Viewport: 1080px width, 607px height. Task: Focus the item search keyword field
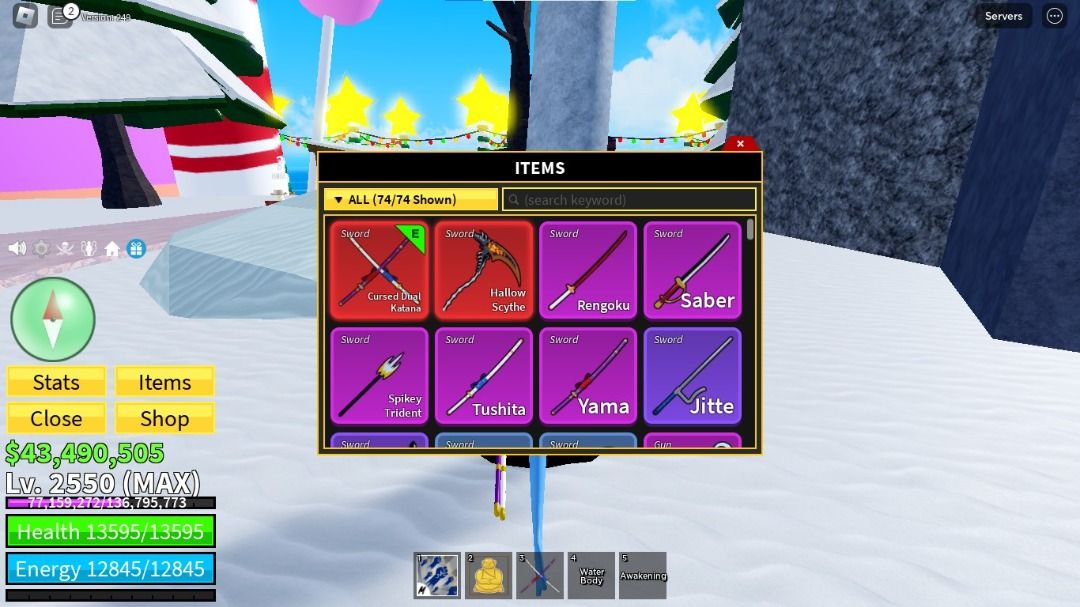click(630, 200)
